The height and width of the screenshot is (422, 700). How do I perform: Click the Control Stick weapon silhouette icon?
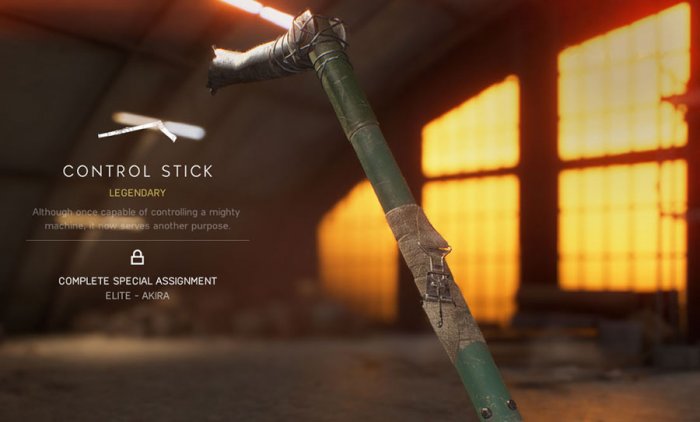137,130
